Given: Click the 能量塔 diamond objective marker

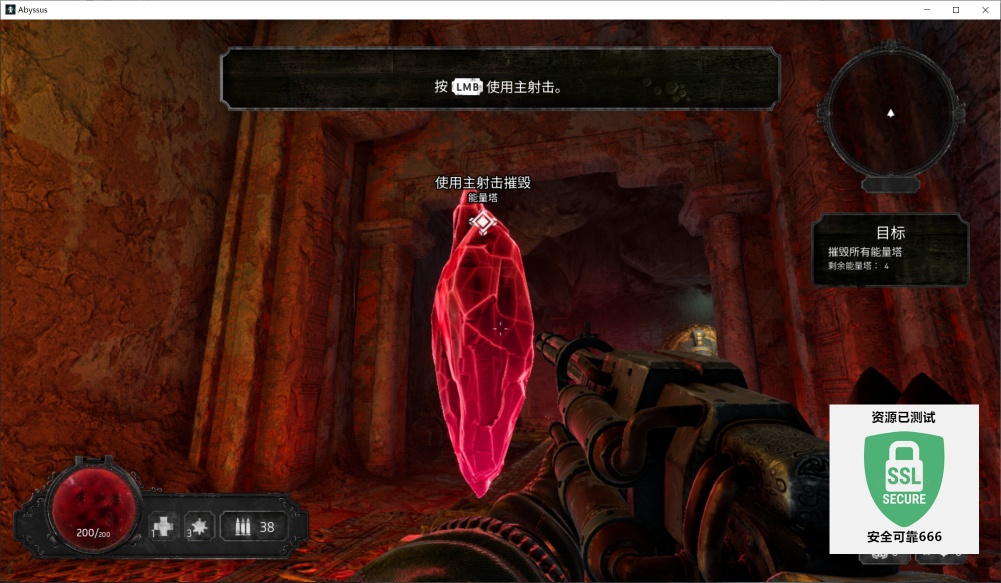Looking at the screenshot, I should (483, 221).
